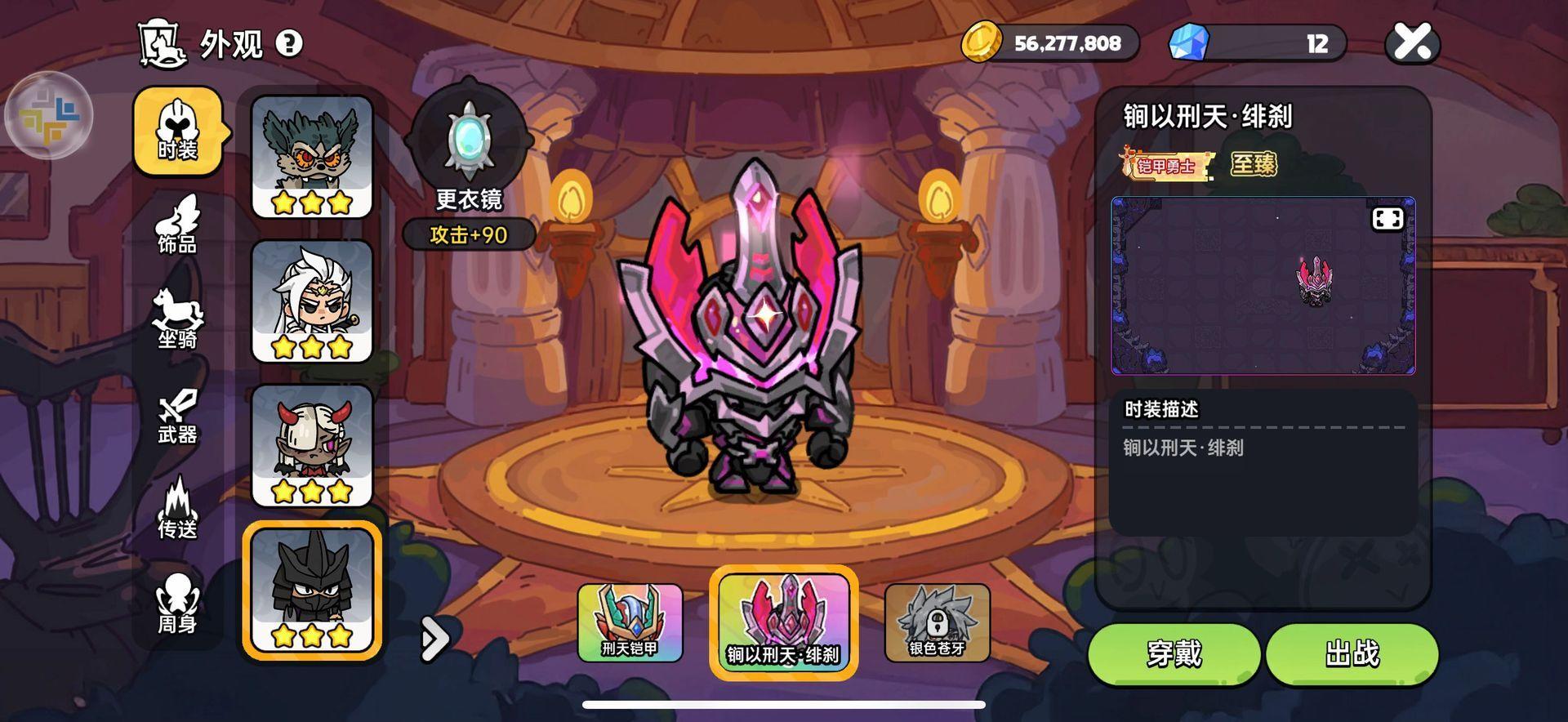The image size is (1568, 722).
Task: Click the 攻击+90 attack bonus label
Action: tap(470, 235)
